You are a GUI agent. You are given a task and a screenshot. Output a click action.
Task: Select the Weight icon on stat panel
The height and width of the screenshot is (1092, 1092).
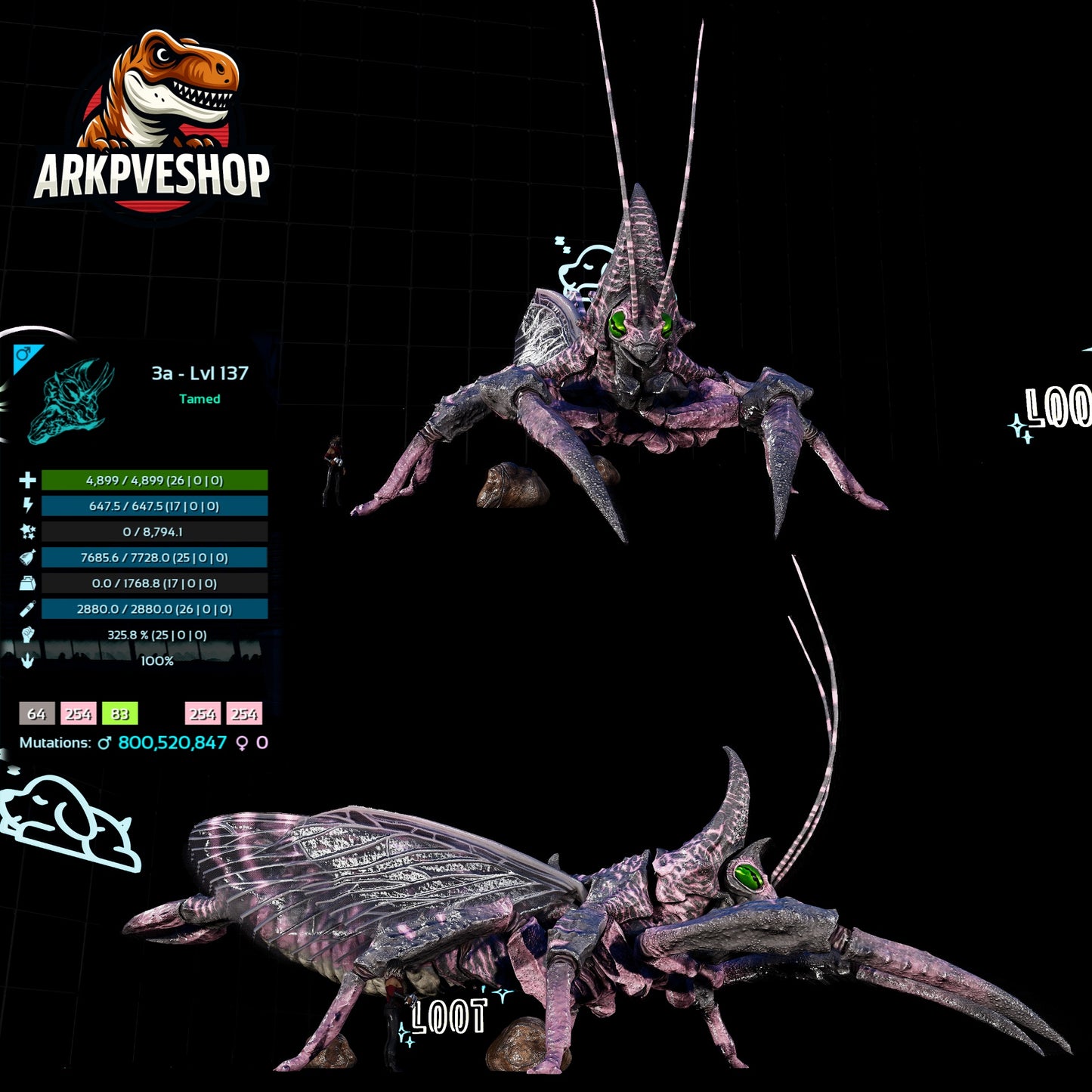pos(26,583)
